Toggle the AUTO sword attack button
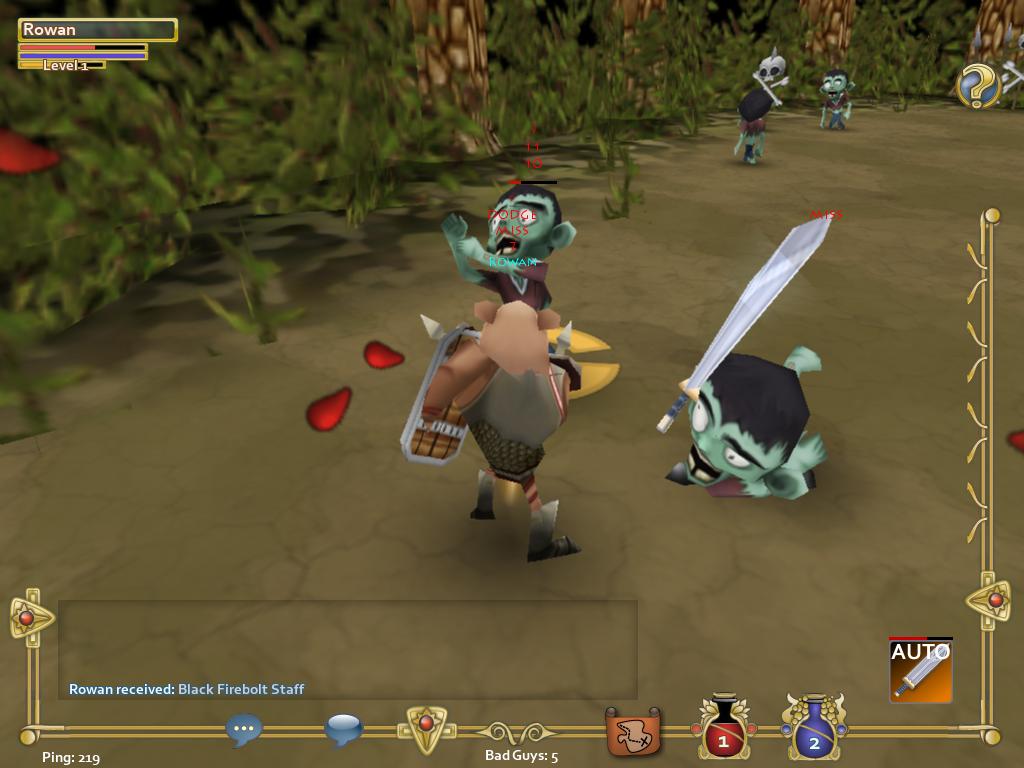Image resolution: width=1024 pixels, height=768 pixels. [x=920, y=670]
